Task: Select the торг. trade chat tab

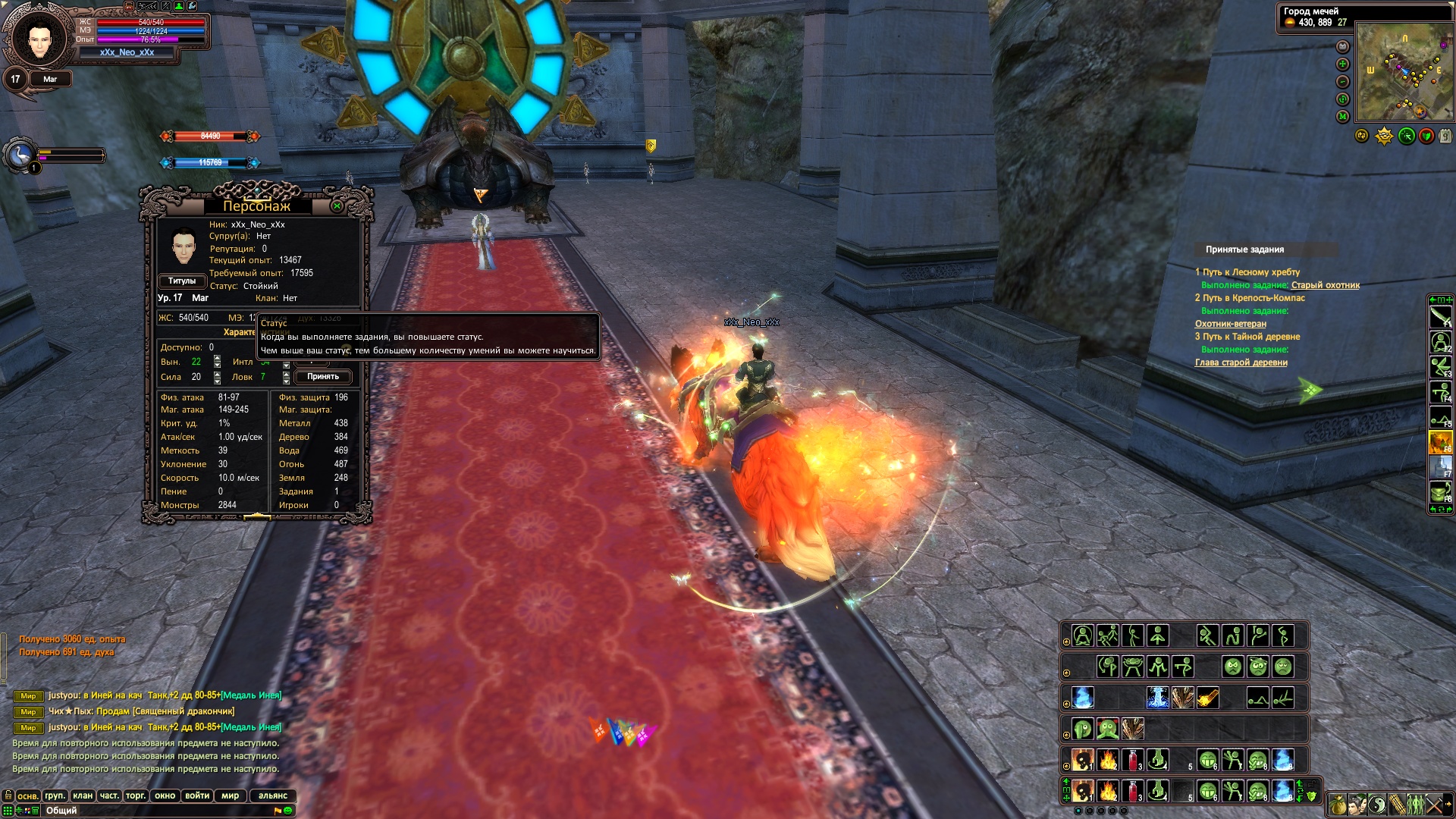Action: 136,795
